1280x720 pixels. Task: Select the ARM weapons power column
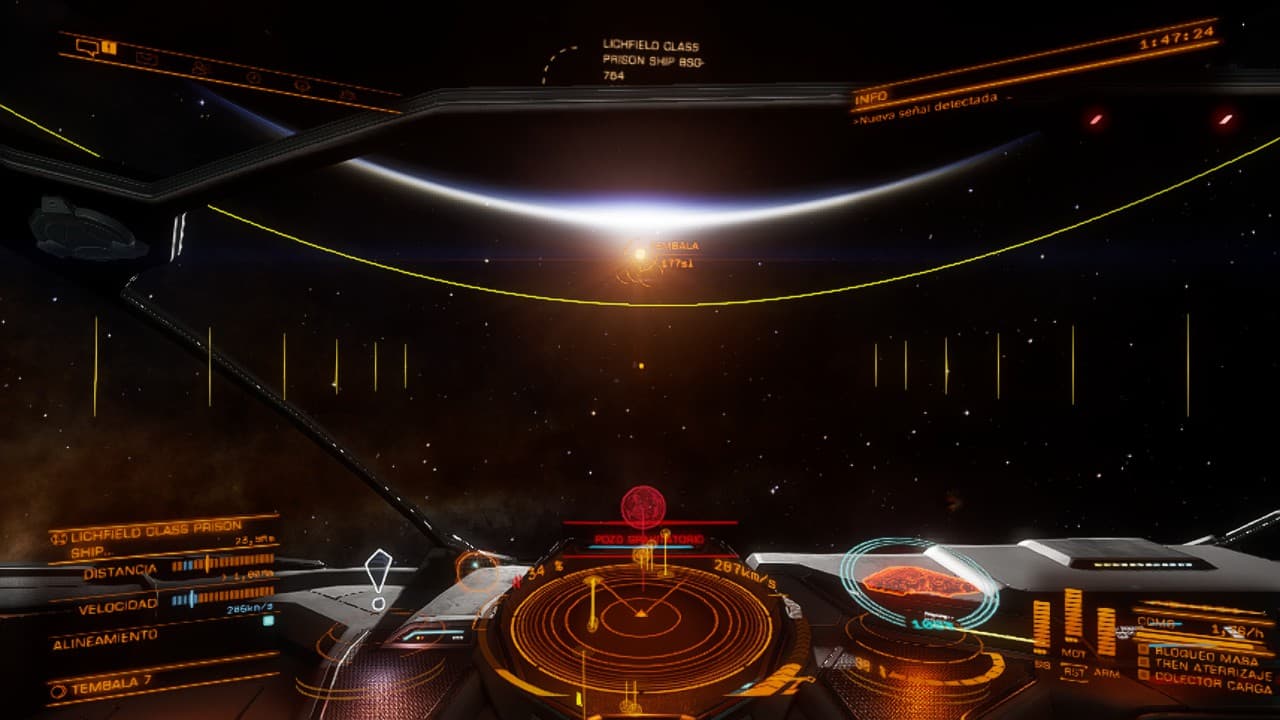(1106, 632)
